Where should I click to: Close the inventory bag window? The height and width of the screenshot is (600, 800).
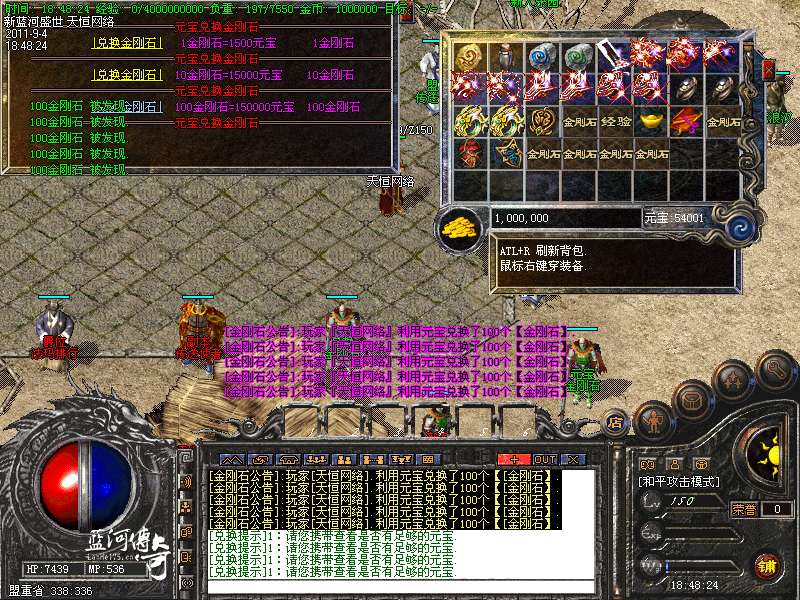(x=768, y=69)
